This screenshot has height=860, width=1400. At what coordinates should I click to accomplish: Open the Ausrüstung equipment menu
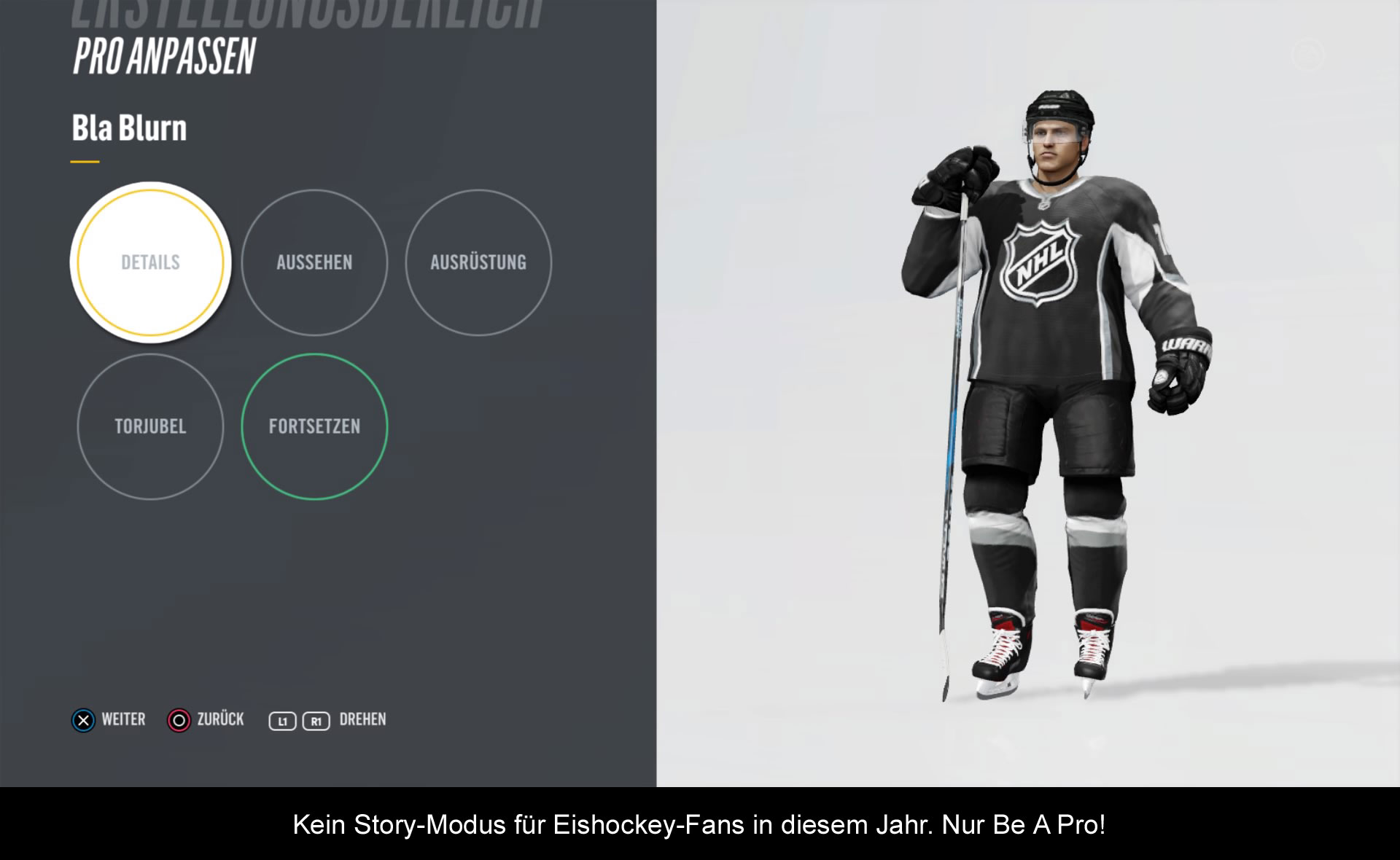tap(478, 262)
